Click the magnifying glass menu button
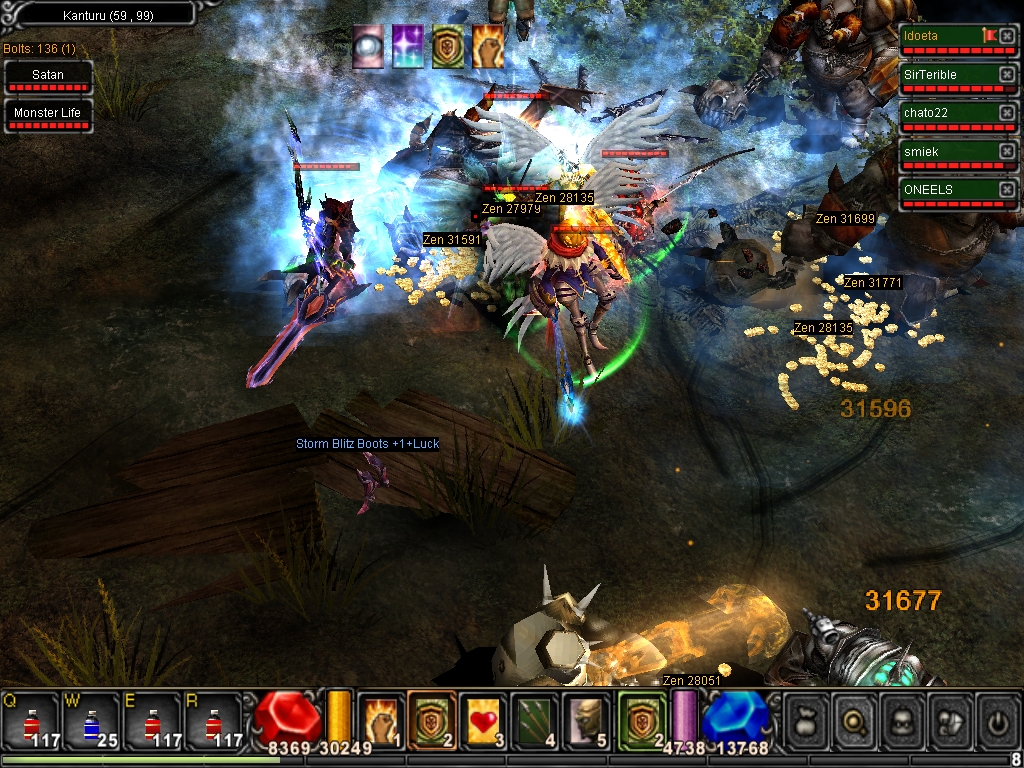 click(855, 720)
